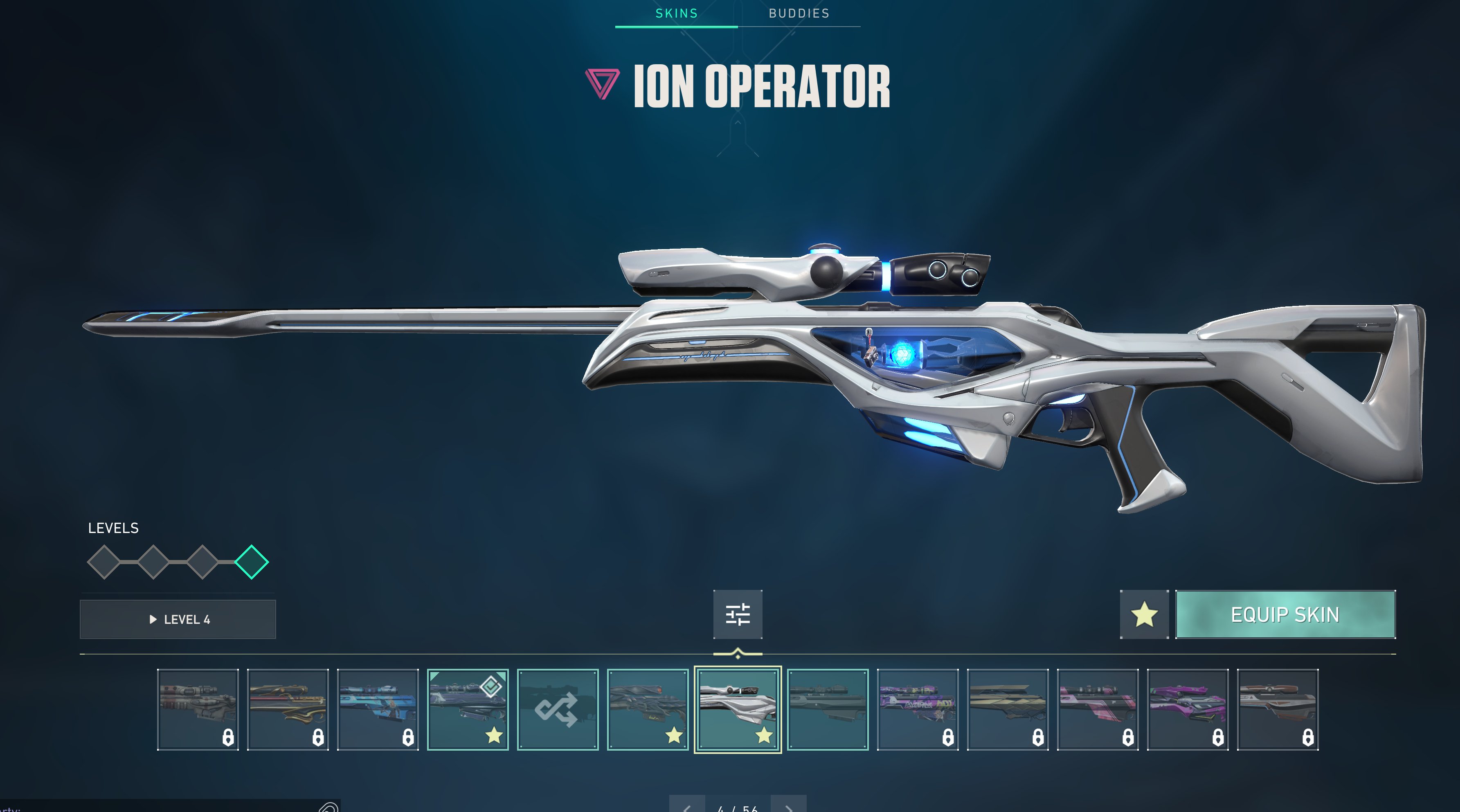Image resolution: width=1460 pixels, height=812 pixels.
Task: Choose the locked pink-striped Operator skin
Action: click(x=1097, y=709)
